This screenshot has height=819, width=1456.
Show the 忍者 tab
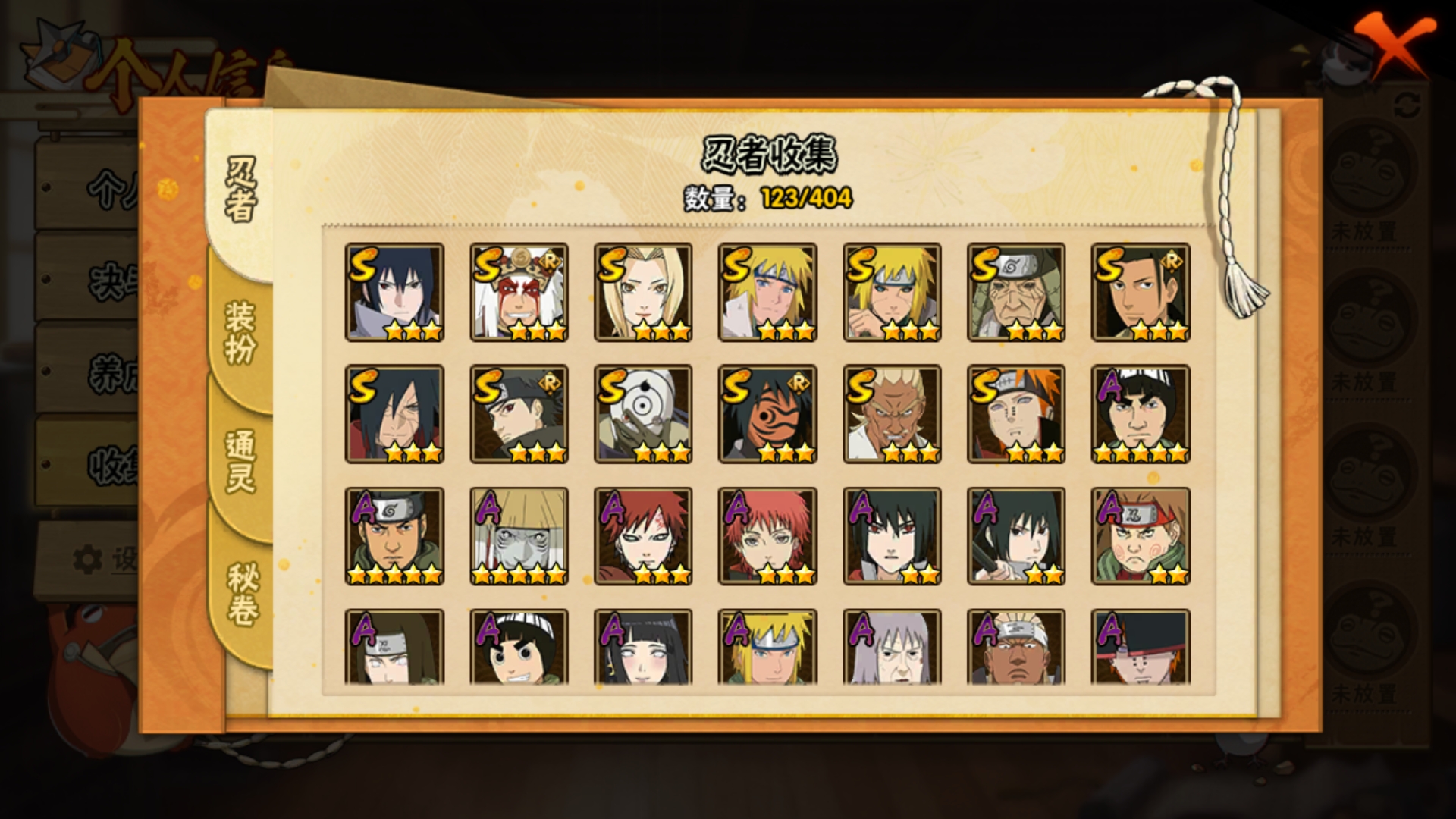[241, 190]
